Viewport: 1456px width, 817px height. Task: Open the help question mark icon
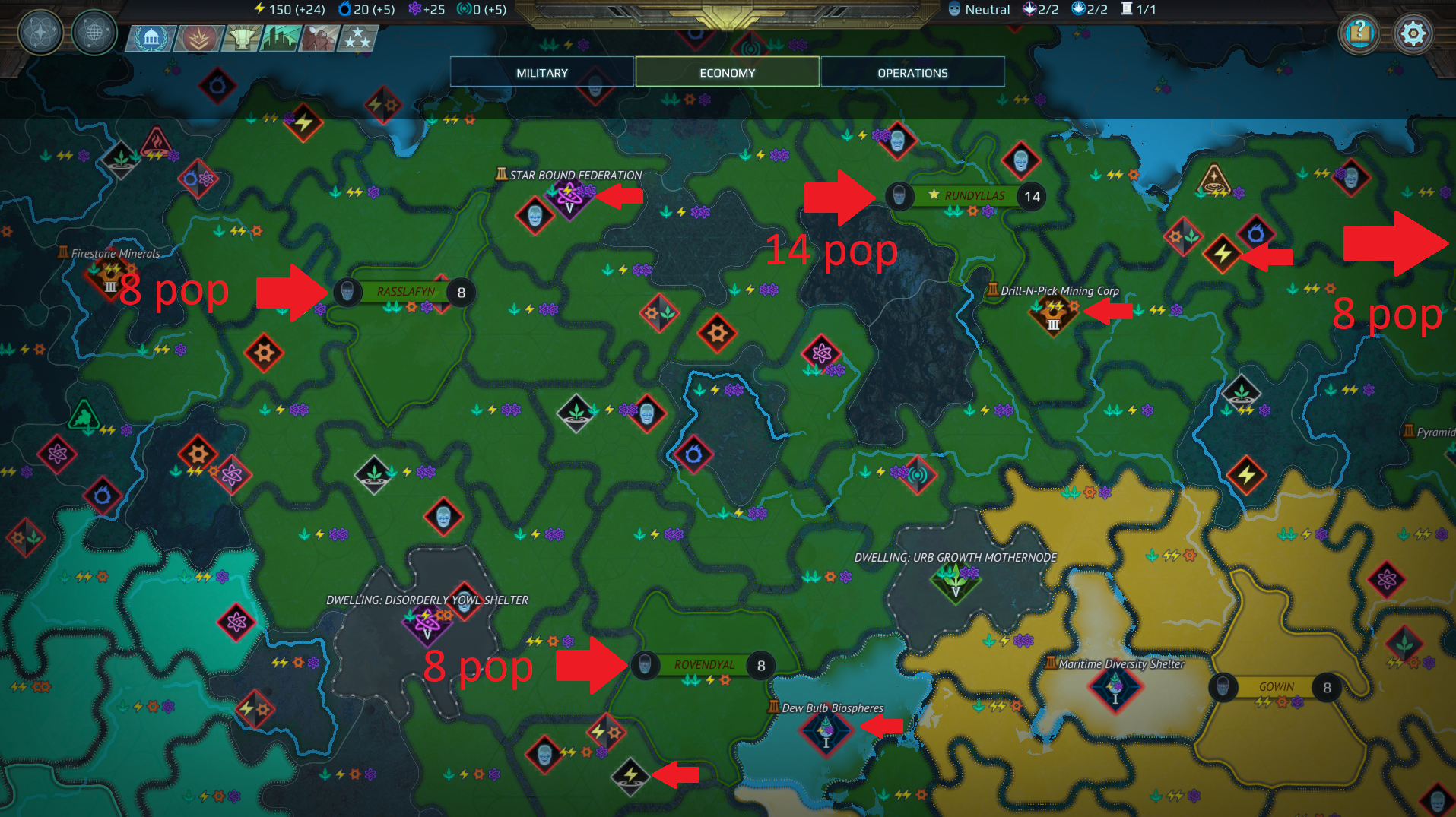click(x=1359, y=33)
